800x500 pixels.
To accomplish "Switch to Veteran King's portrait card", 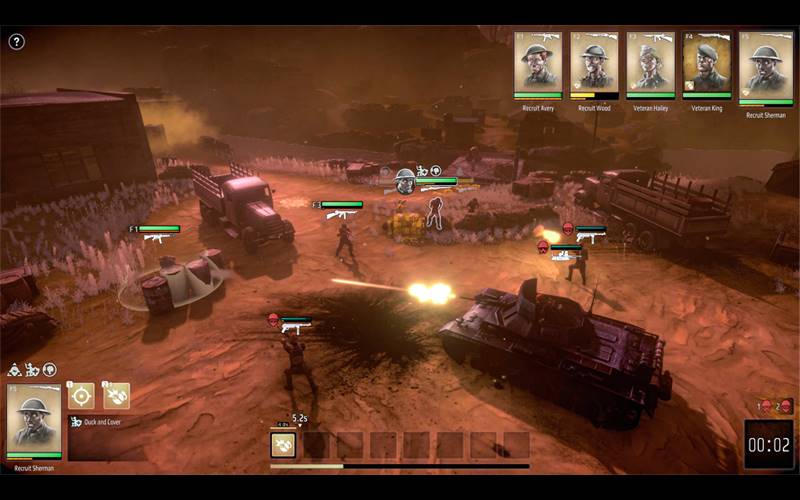I will point(706,65).
